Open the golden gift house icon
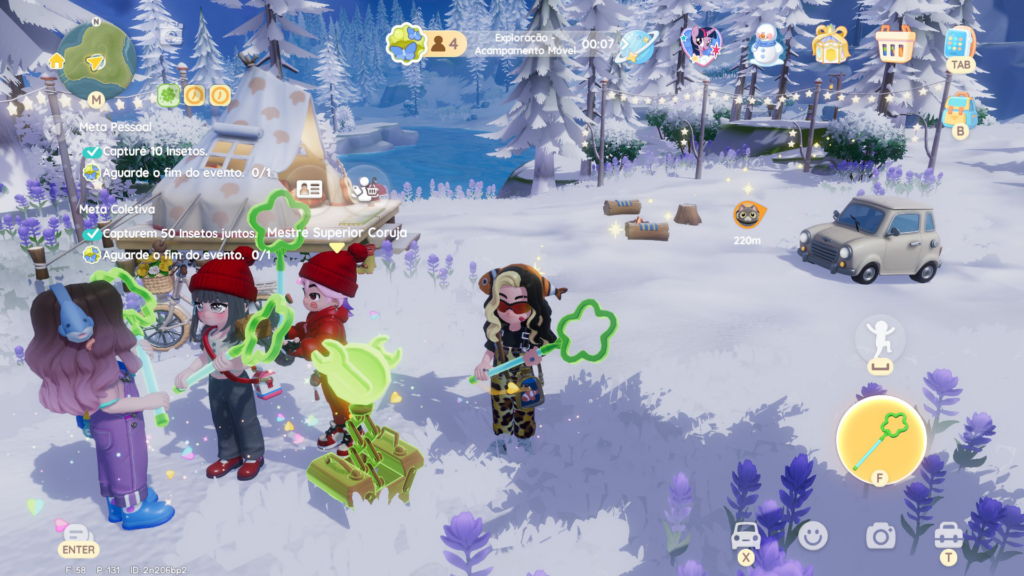 pos(830,44)
